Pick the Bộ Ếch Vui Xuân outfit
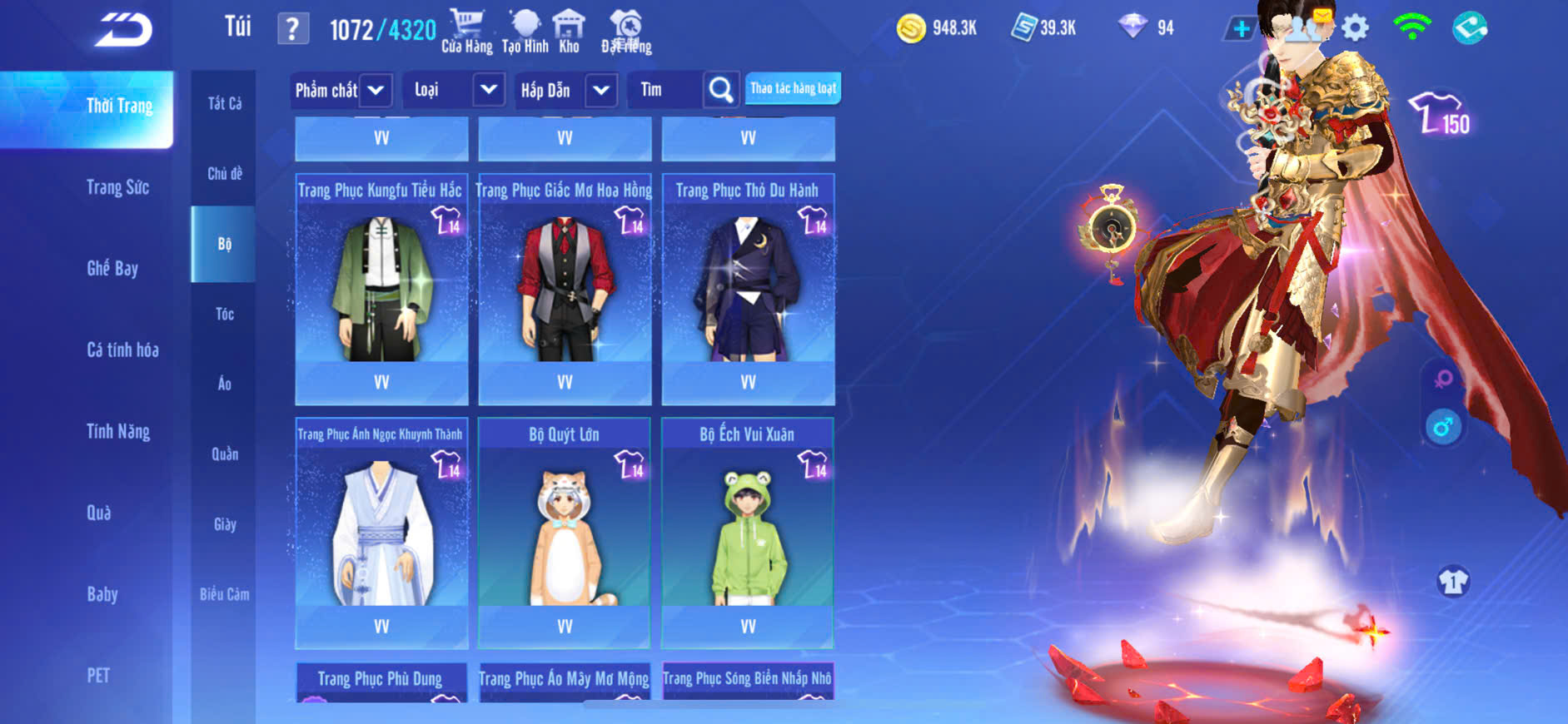The width and height of the screenshot is (1568, 724). coord(748,533)
